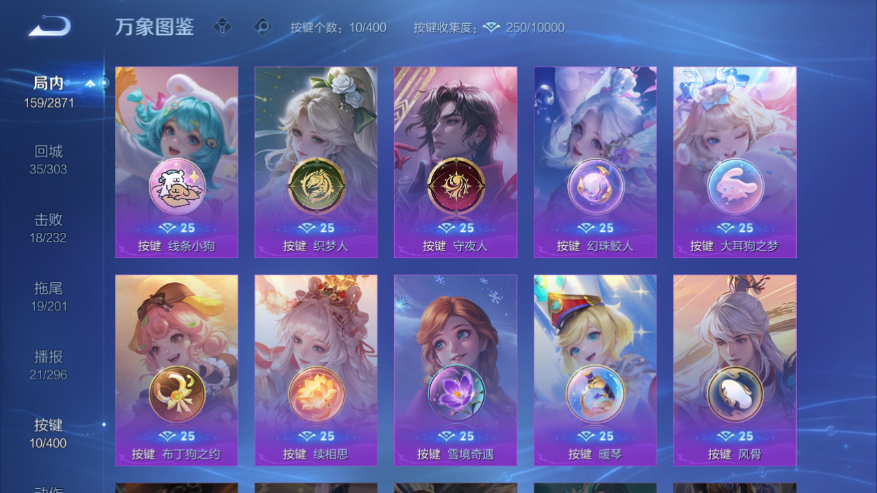
Task: Pick the 风骨 button skin card
Action: click(x=734, y=370)
